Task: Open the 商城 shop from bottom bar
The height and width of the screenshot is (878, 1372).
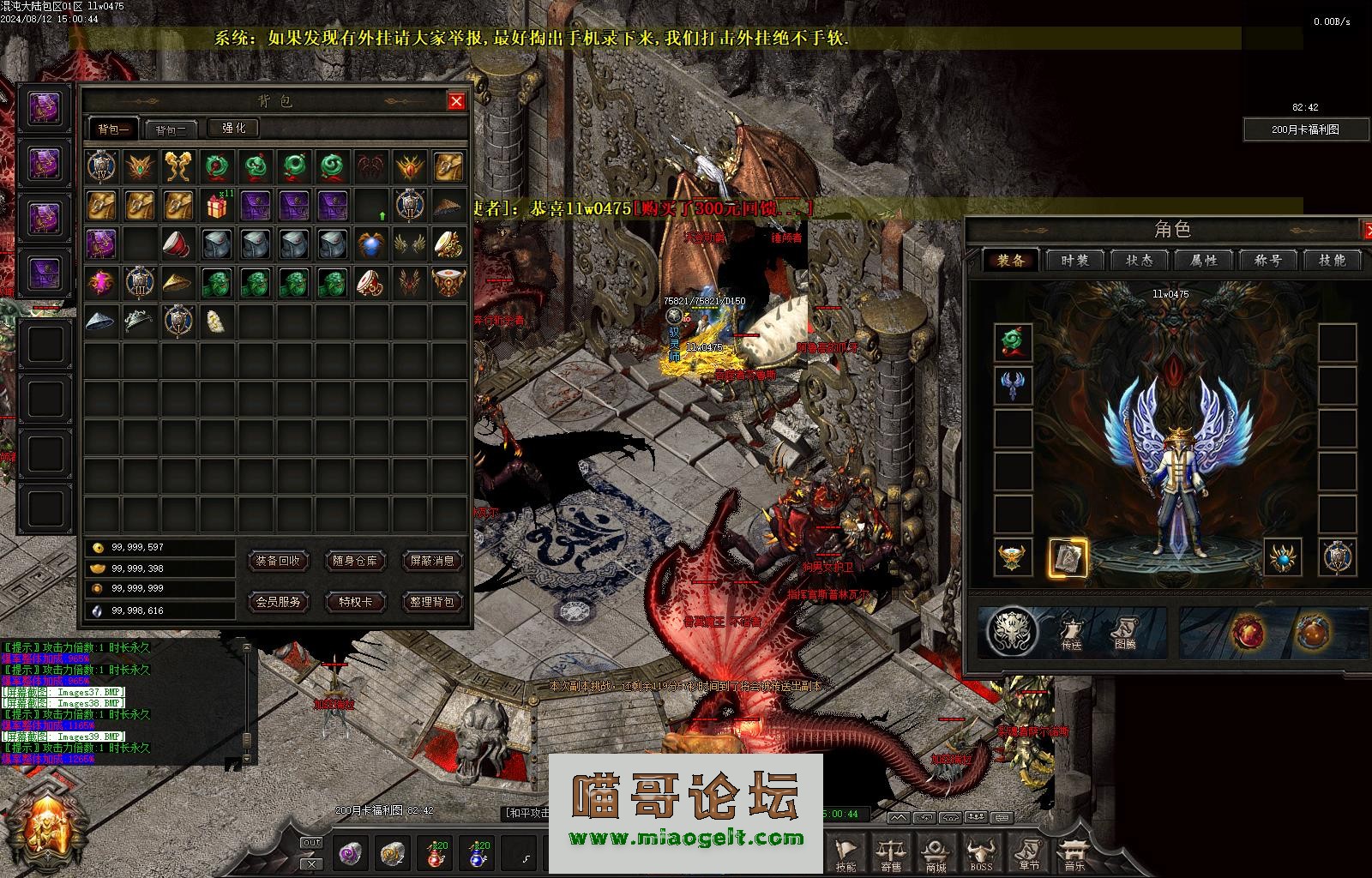Action: [x=935, y=854]
